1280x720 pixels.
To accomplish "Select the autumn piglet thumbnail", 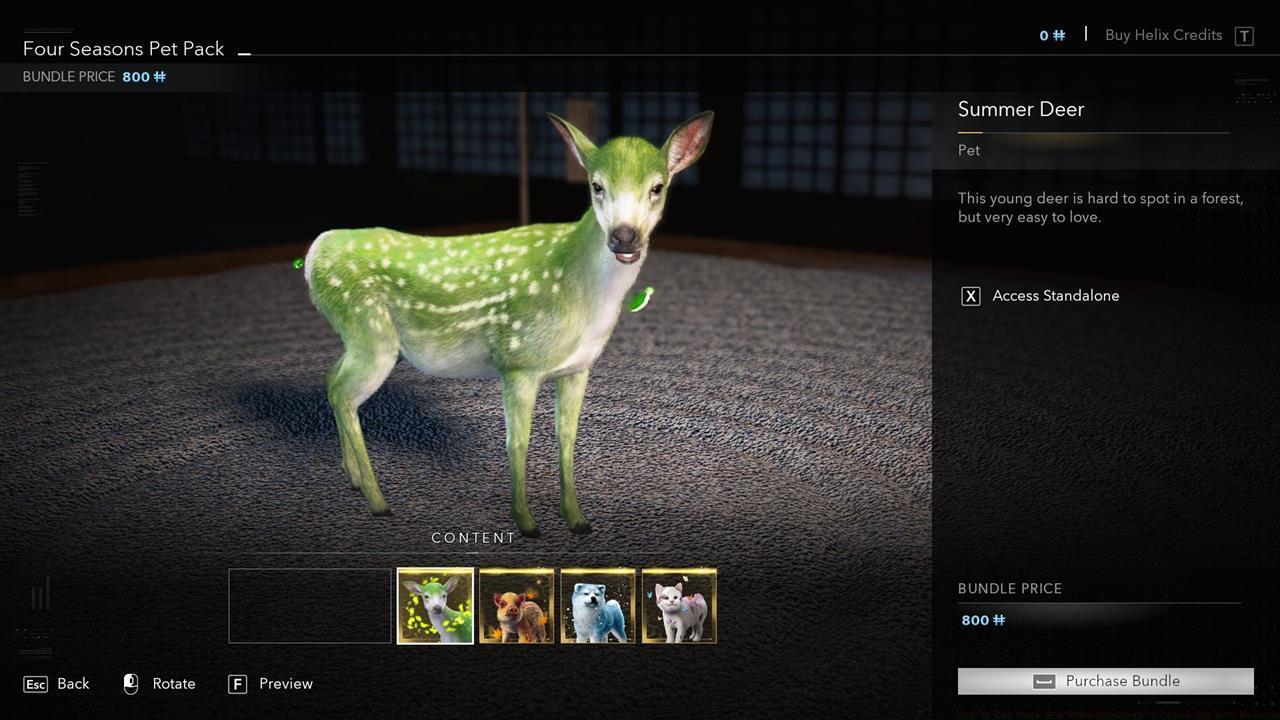I will coord(516,604).
